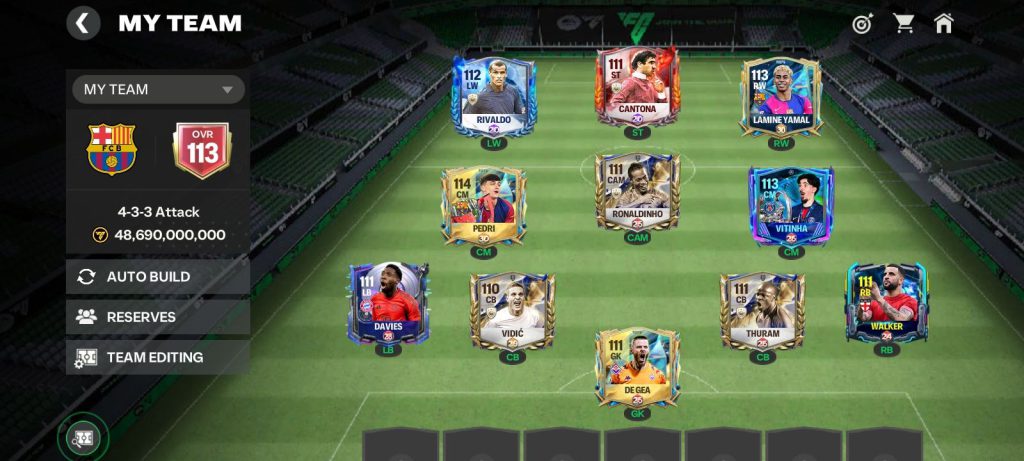Open the MY TEAM dropdown
1024x461 pixels.
click(158, 89)
